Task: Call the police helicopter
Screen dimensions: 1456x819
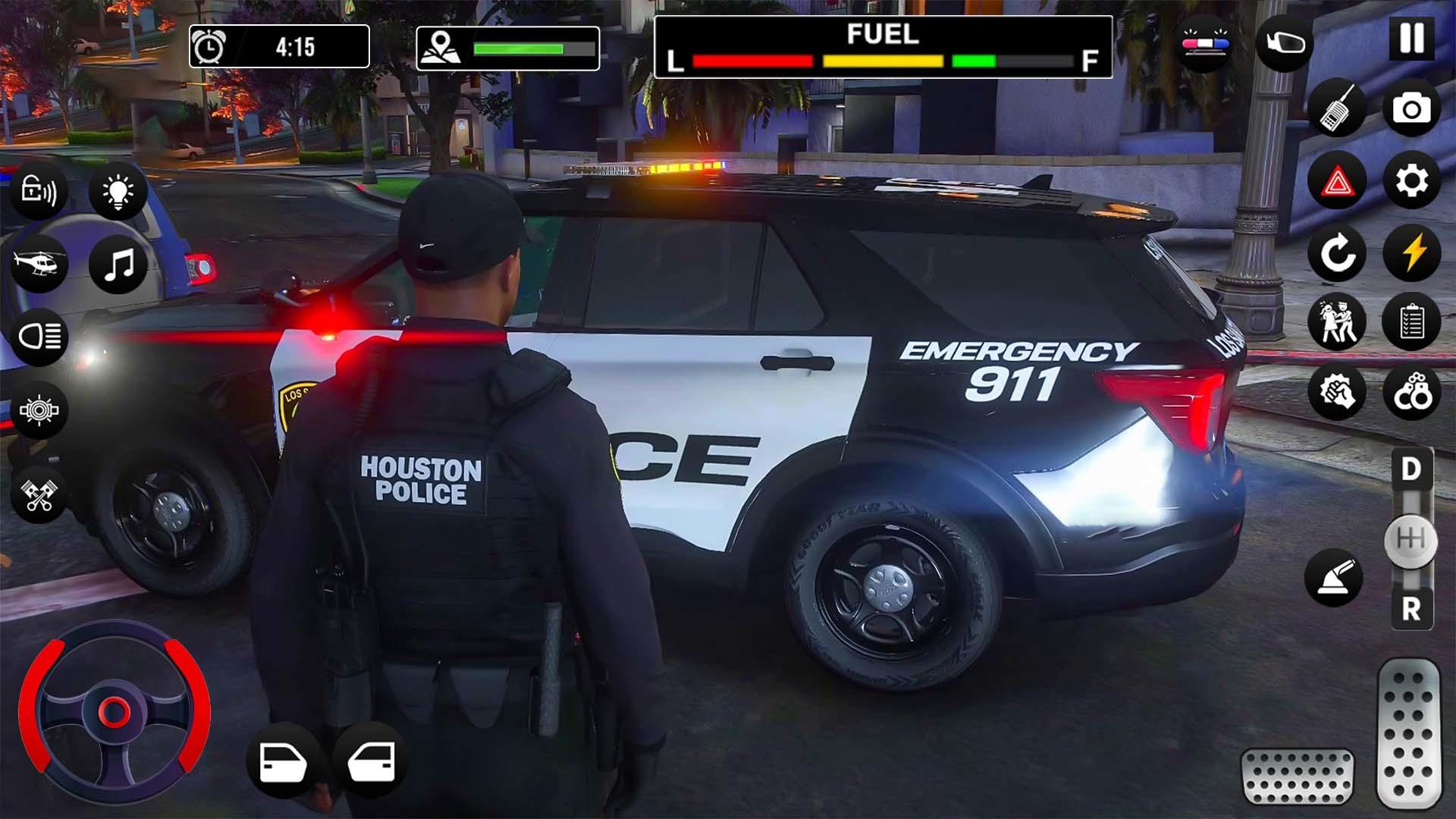Action: point(38,263)
